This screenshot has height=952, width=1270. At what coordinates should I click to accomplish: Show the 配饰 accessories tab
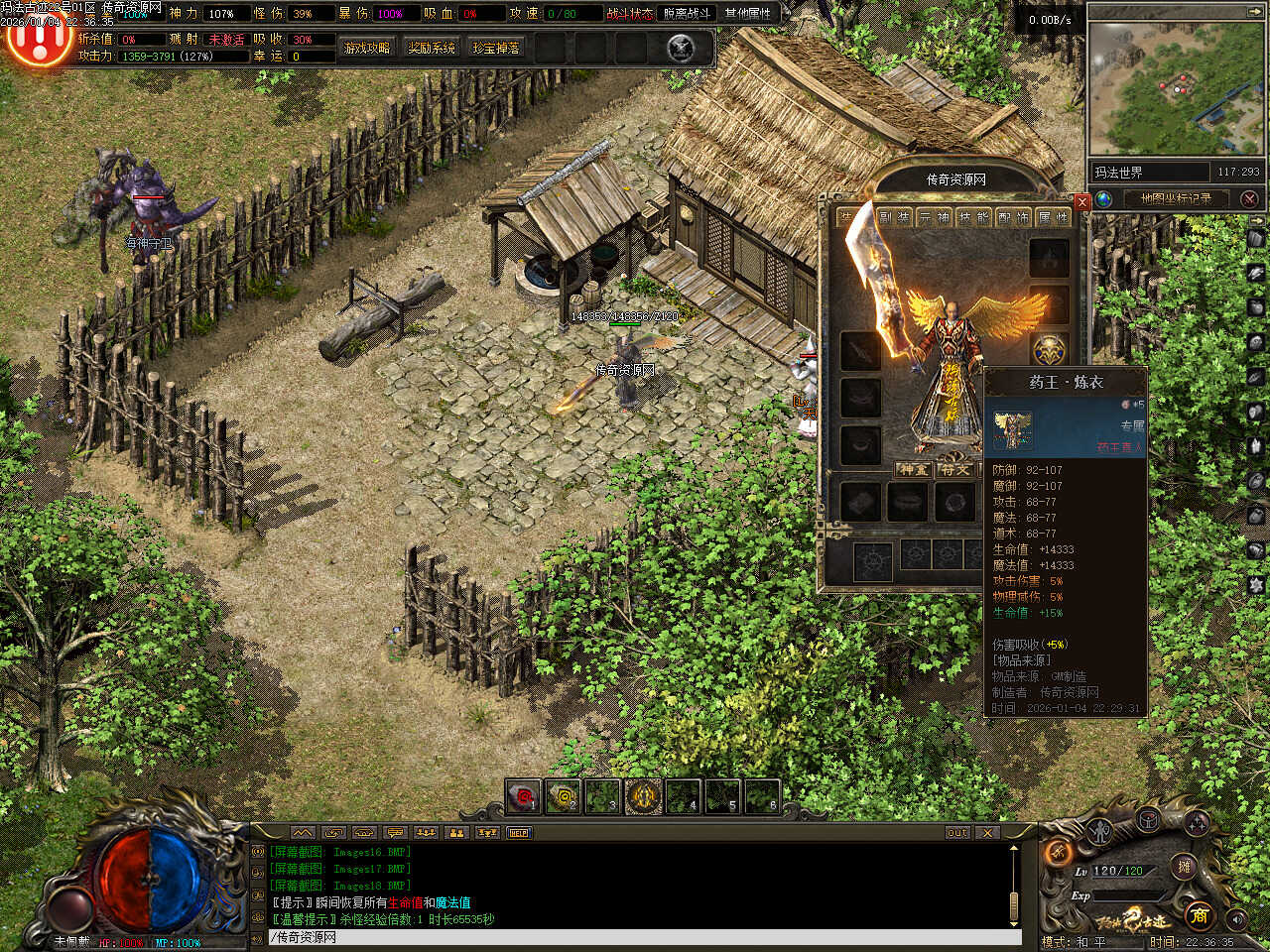[1013, 217]
